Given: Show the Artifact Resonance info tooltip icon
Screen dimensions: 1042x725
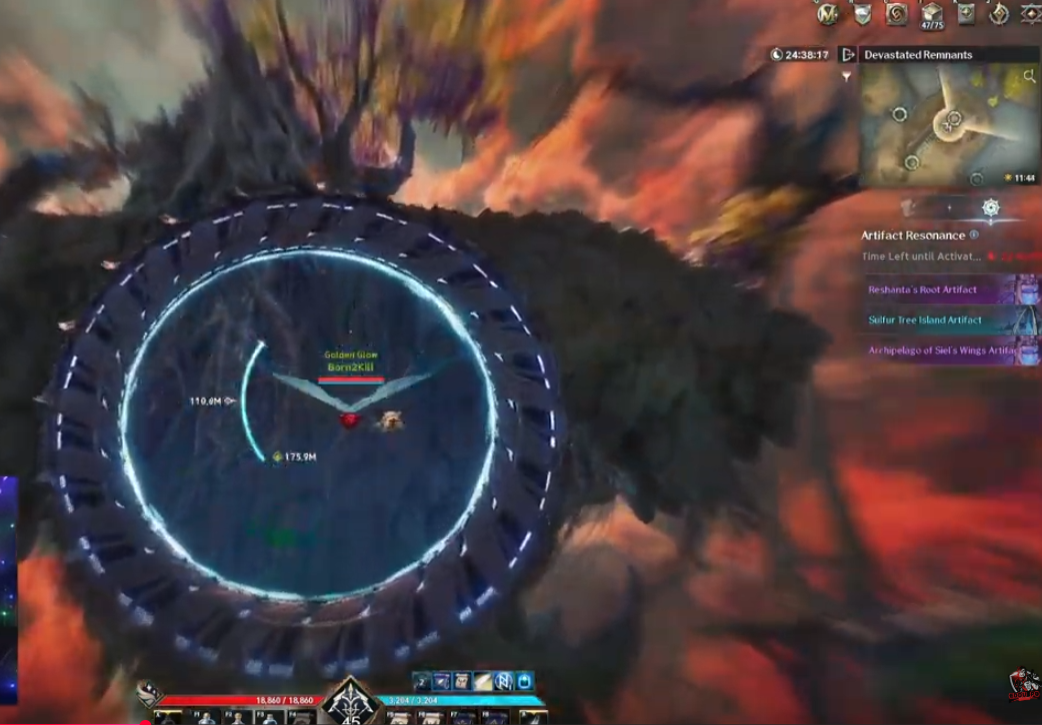Looking at the screenshot, I should [974, 235].
